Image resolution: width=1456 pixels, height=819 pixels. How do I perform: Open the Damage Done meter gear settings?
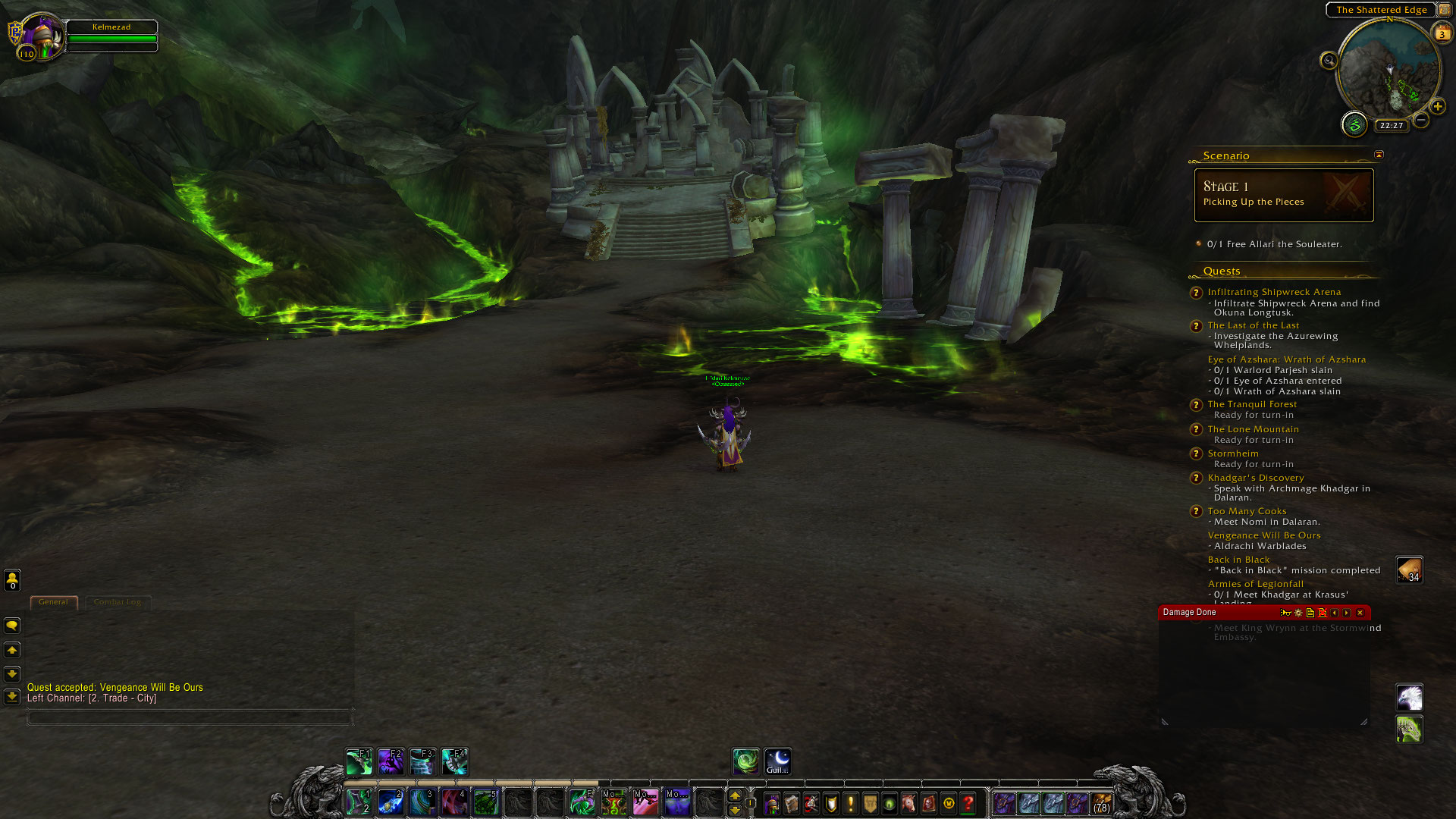(x=1298, y=613)
